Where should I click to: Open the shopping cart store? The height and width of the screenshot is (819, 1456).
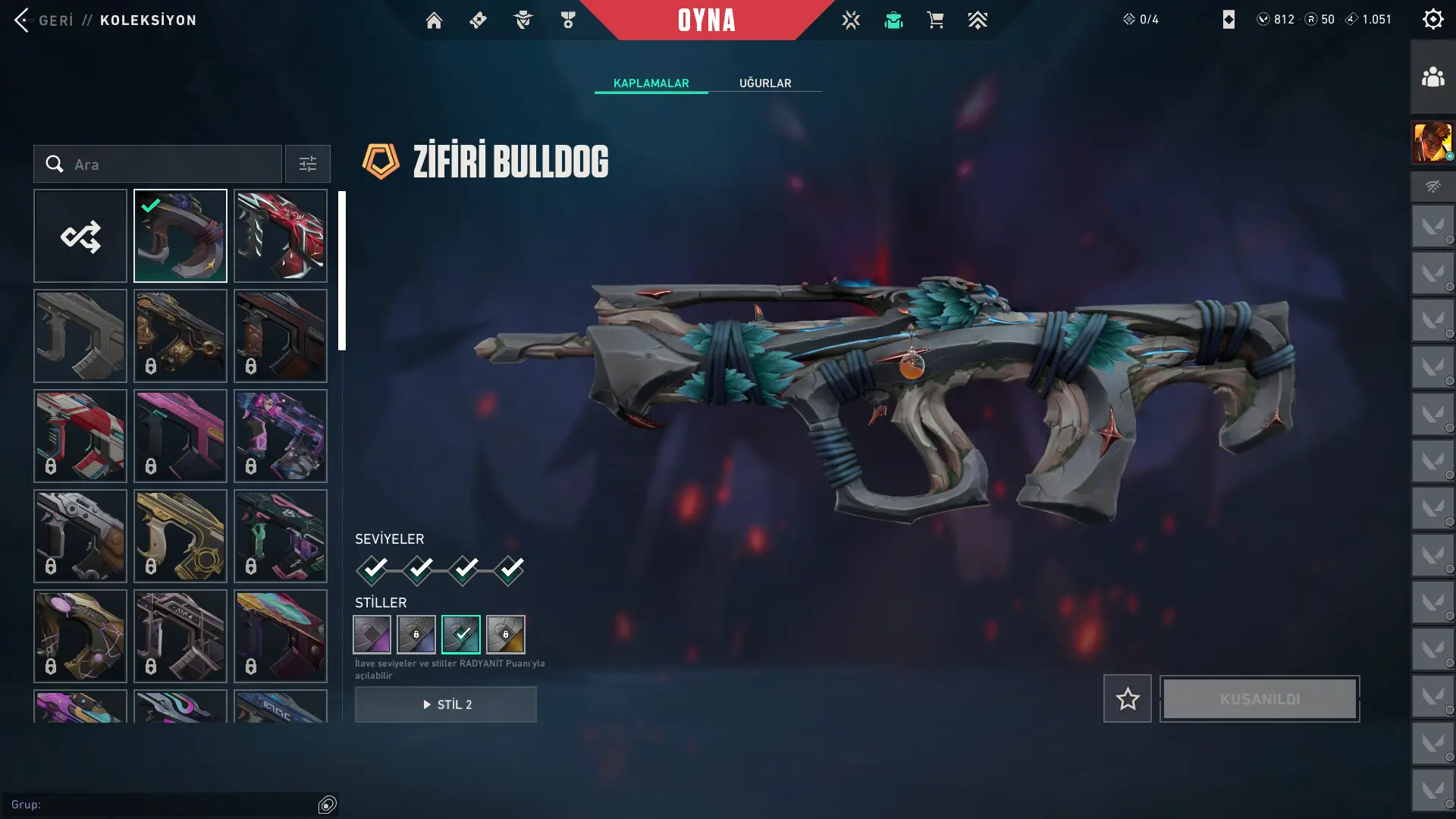click(x=935, y=20)
